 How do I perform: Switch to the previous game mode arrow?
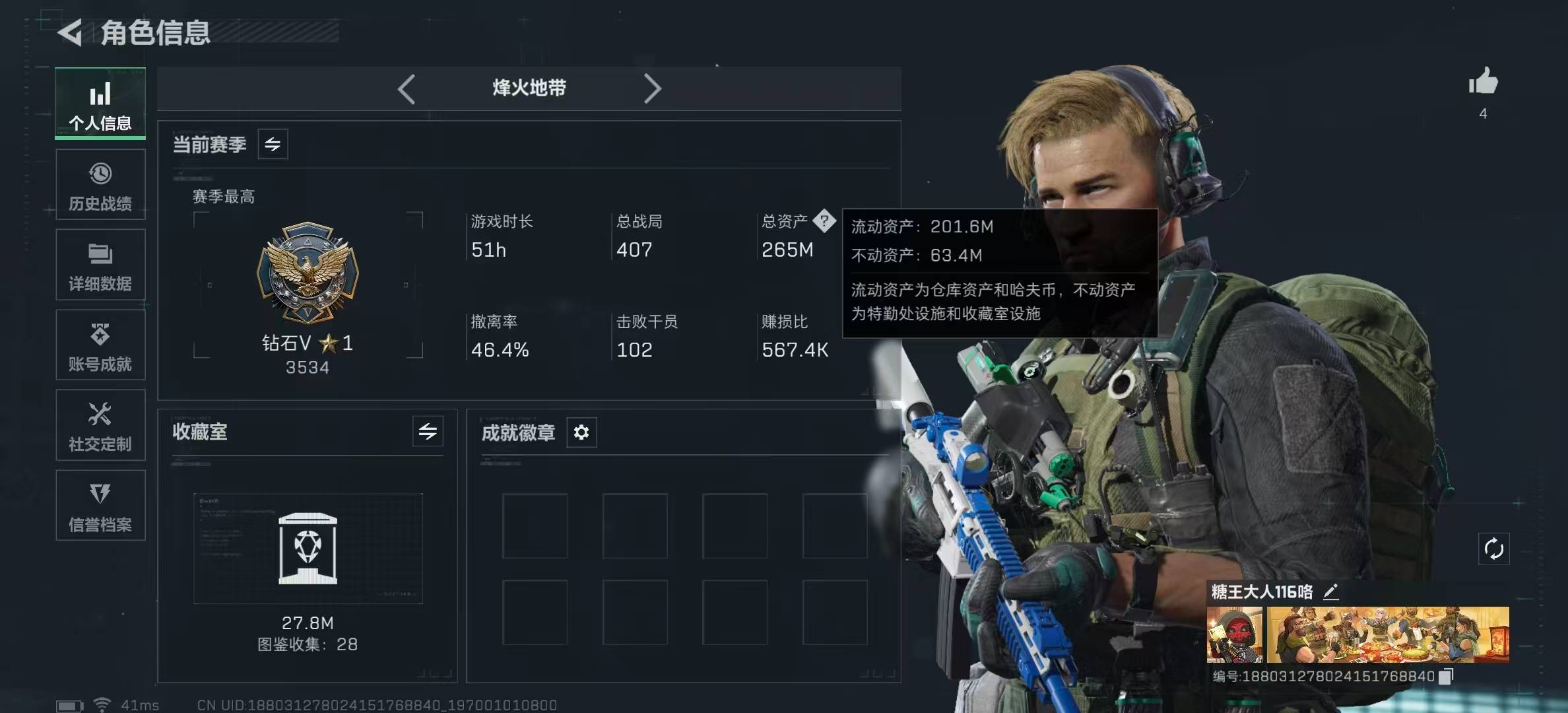click(x=407, y=88)
